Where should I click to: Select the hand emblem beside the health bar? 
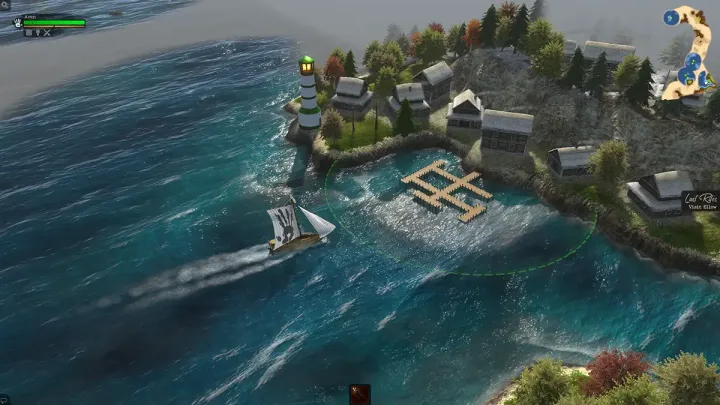click(18, 22)
